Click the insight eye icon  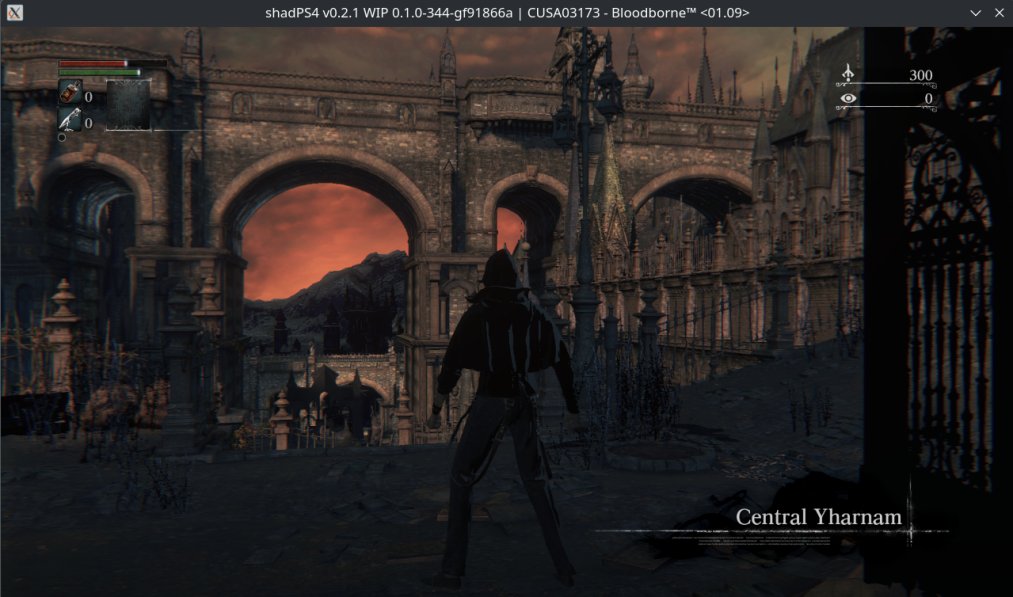(x=848, y=98)
